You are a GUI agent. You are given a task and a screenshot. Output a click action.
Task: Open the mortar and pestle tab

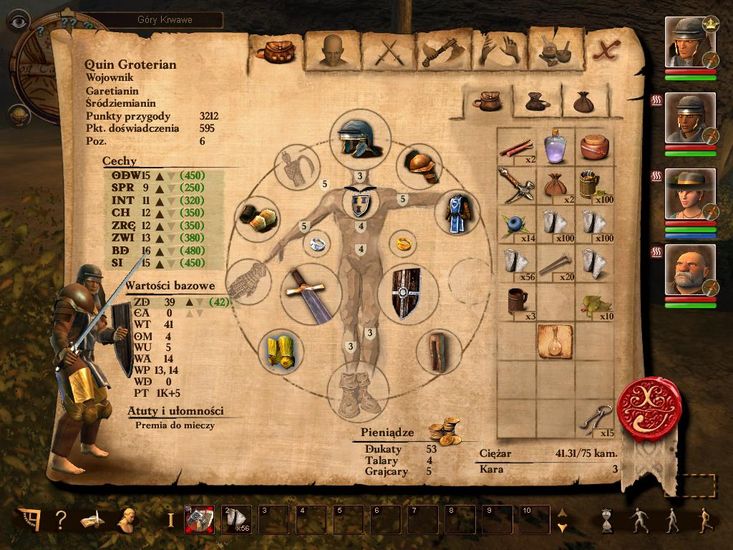pos(553,50)
